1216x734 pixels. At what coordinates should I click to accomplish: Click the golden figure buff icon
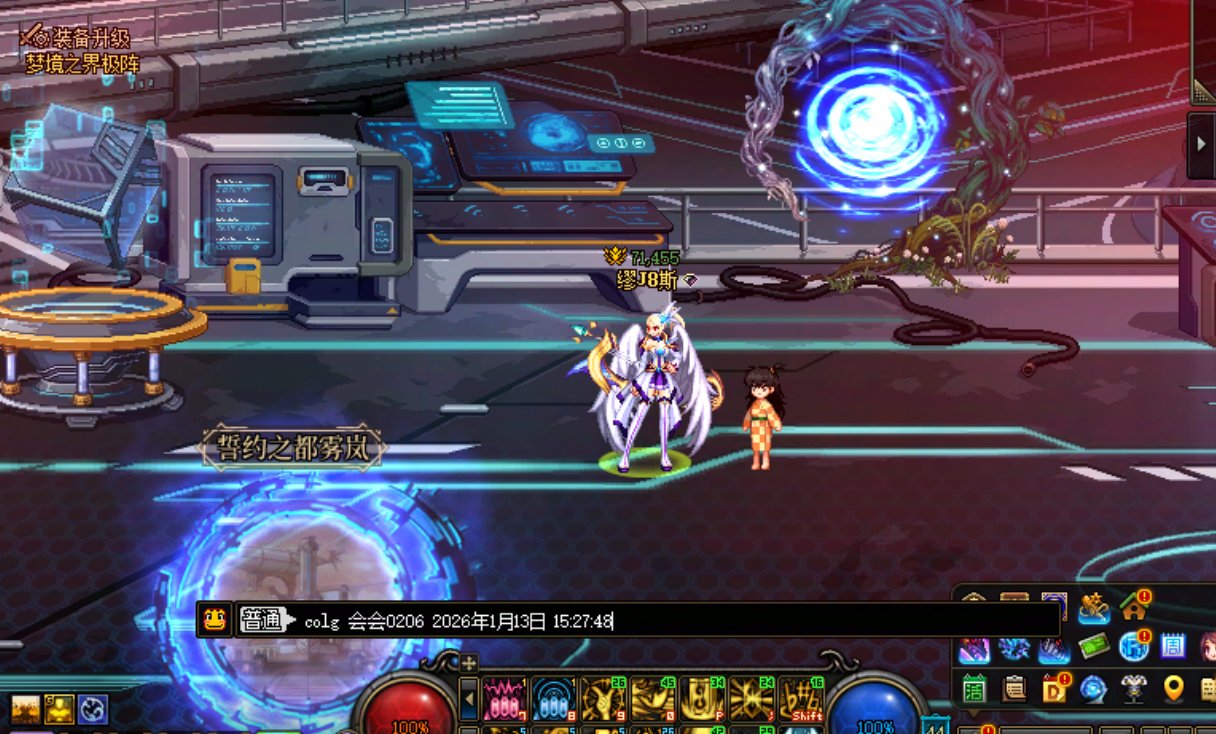pyautogui.click(x=58, y=709)
